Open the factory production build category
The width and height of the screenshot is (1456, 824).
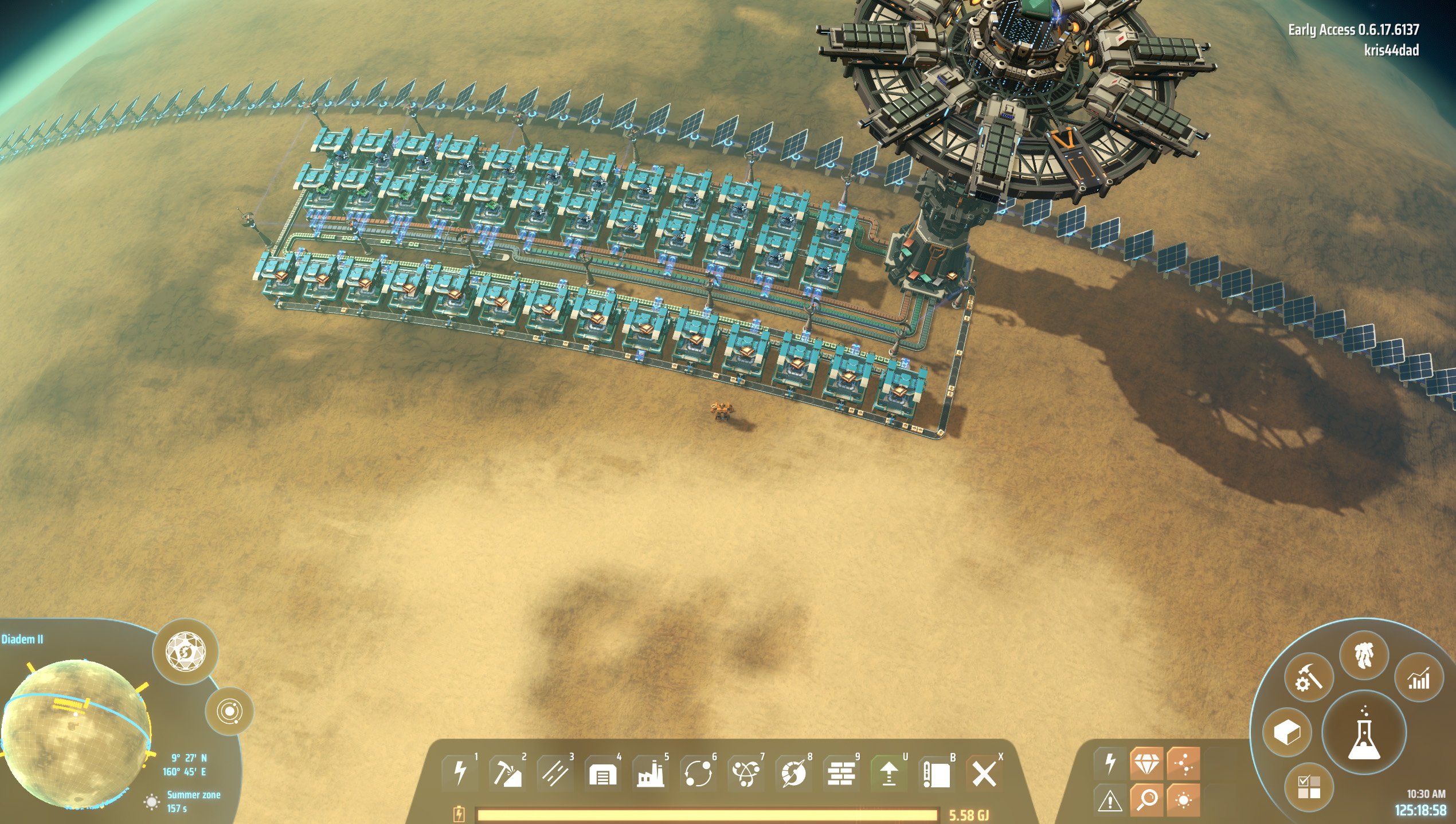[650, 773]
